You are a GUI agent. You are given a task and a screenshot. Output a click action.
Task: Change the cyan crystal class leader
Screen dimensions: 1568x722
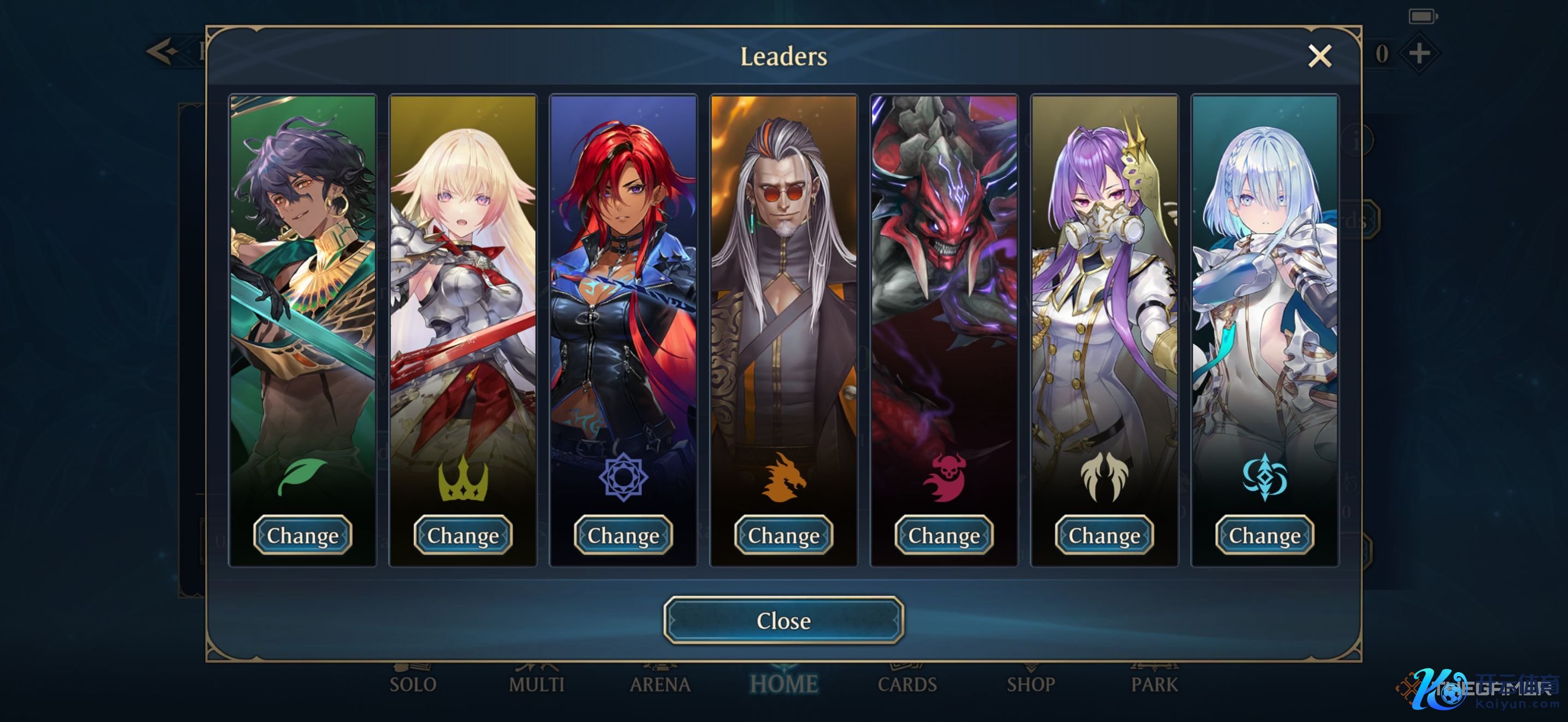pos(1264,535)
